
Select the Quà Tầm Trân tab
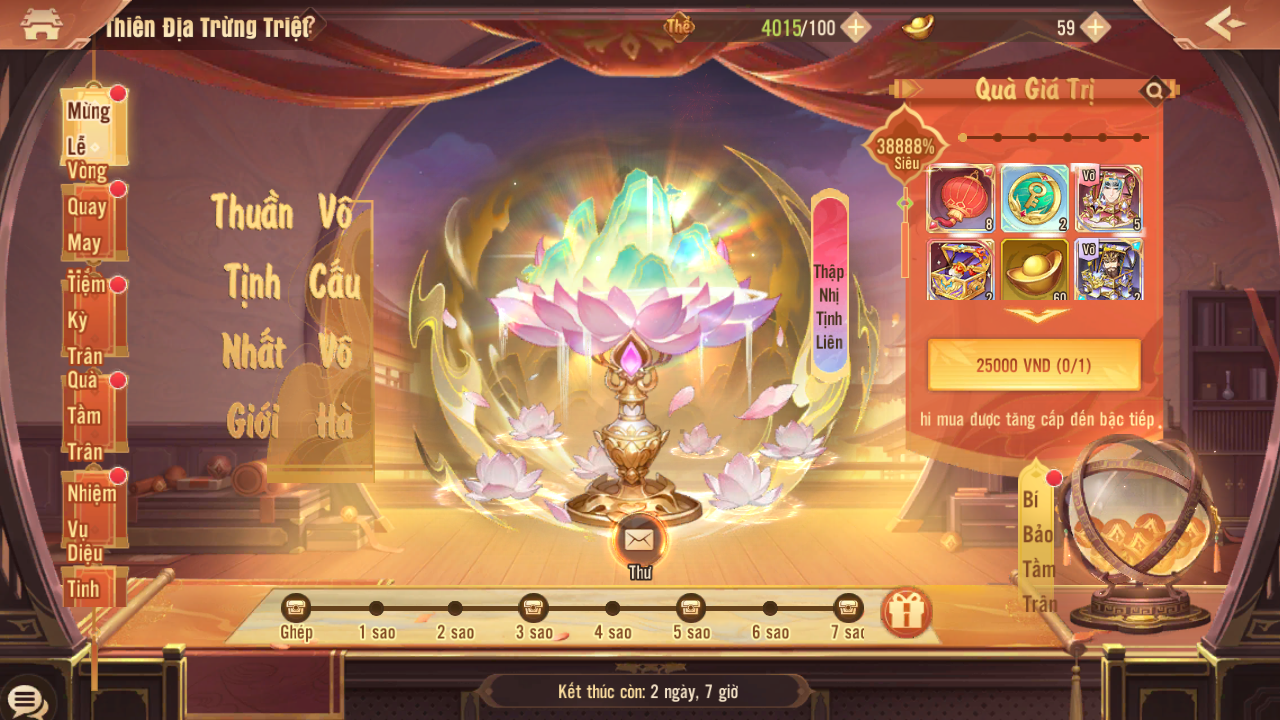[x=94, y=412]
